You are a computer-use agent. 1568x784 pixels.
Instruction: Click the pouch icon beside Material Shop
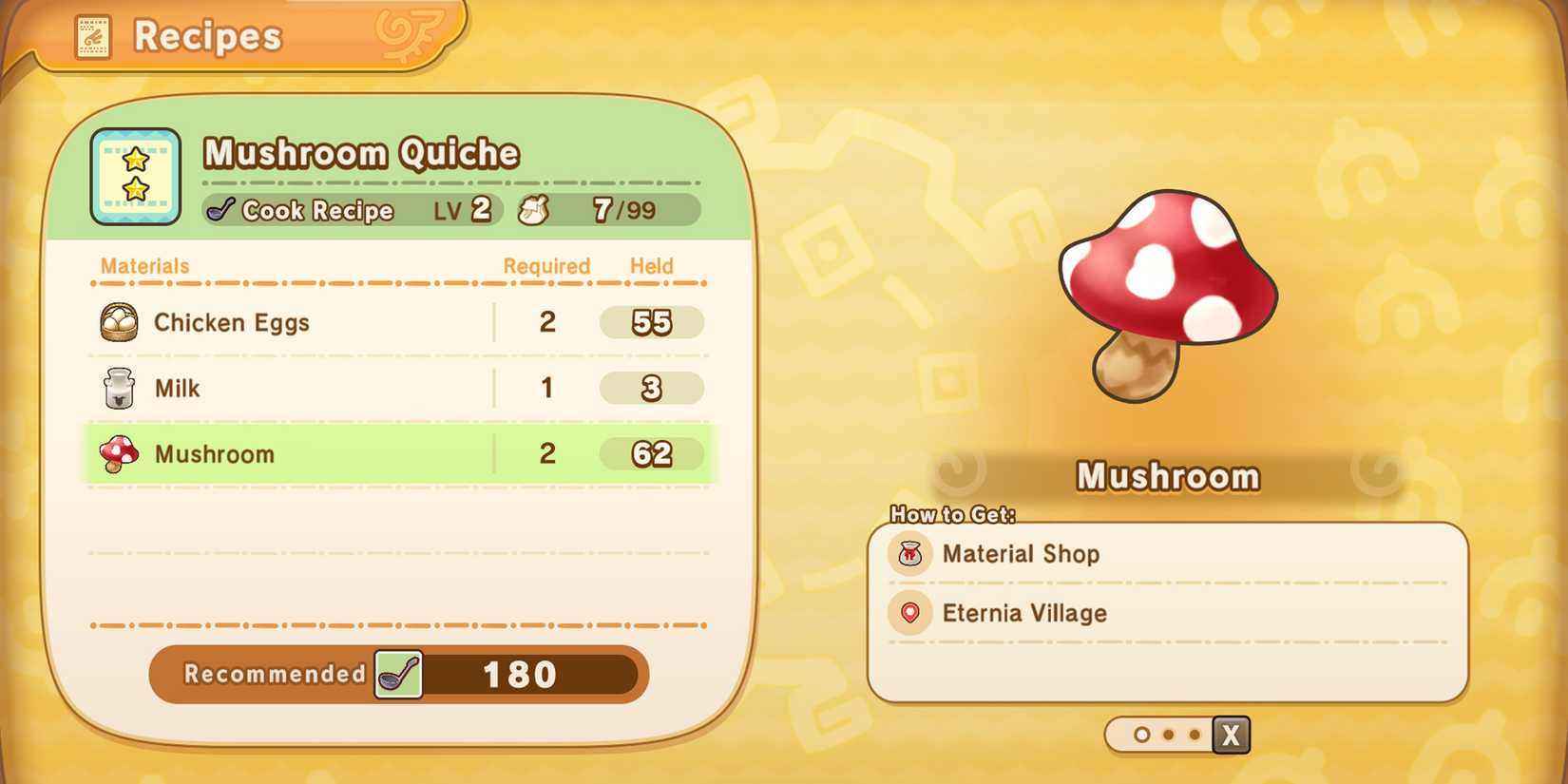[909, 554]
